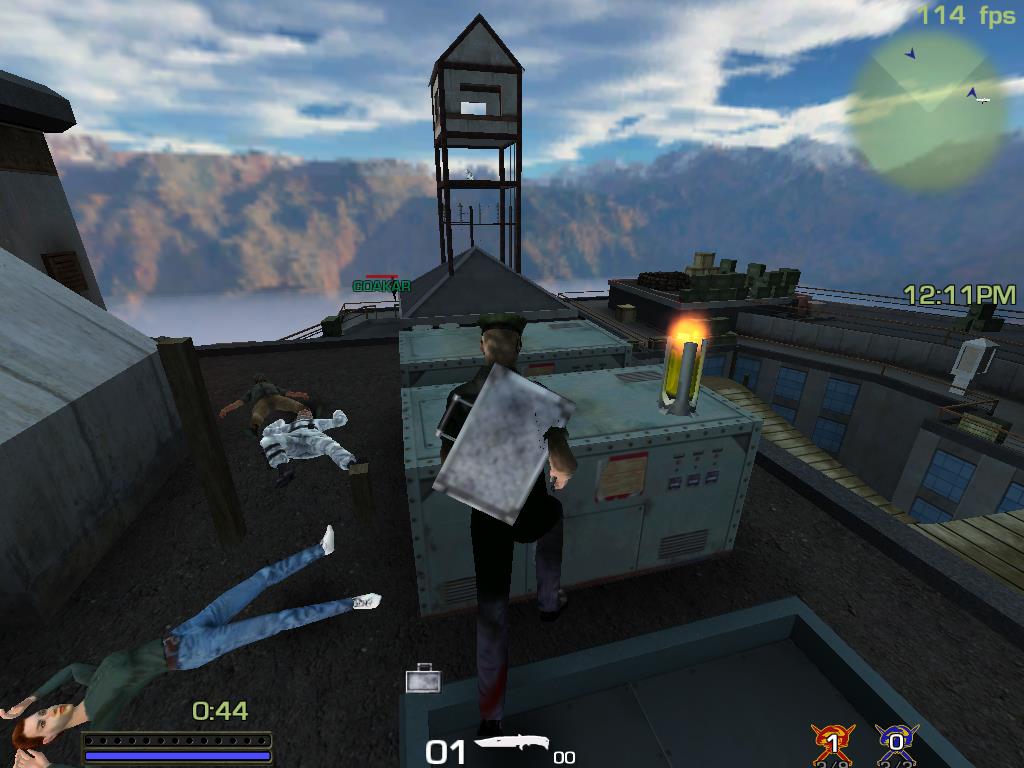Click the circular green radar minimap

tap(926, 110)
